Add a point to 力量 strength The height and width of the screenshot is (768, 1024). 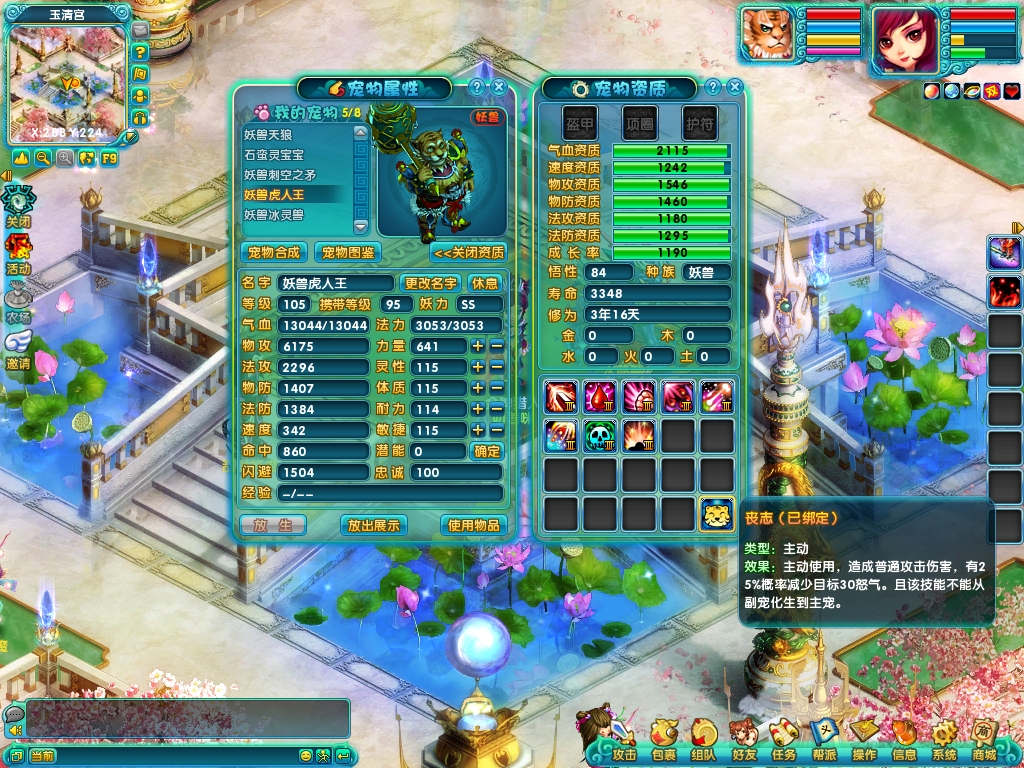(x=478, y=346)
